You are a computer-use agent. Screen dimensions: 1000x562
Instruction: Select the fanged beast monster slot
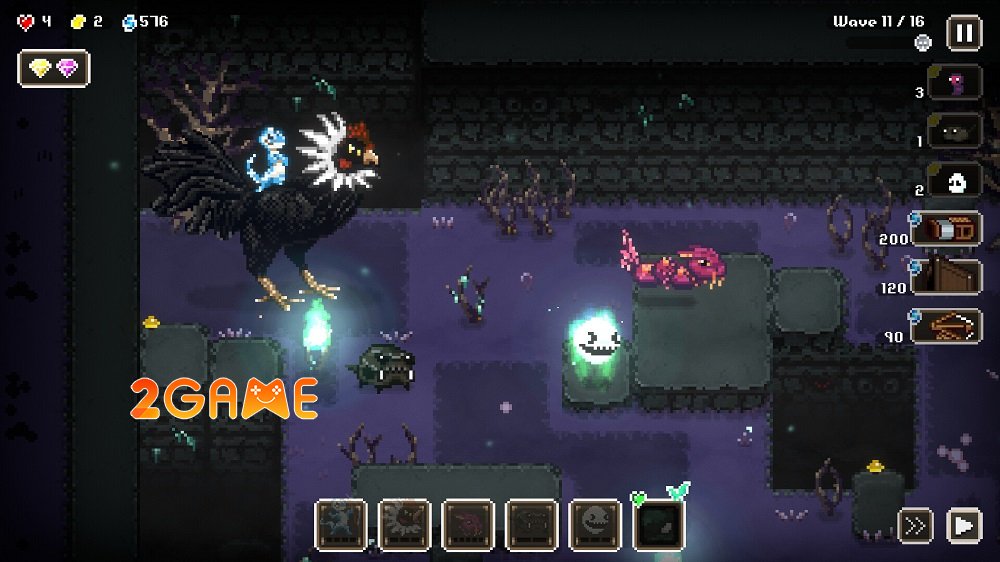coord(532,525)
